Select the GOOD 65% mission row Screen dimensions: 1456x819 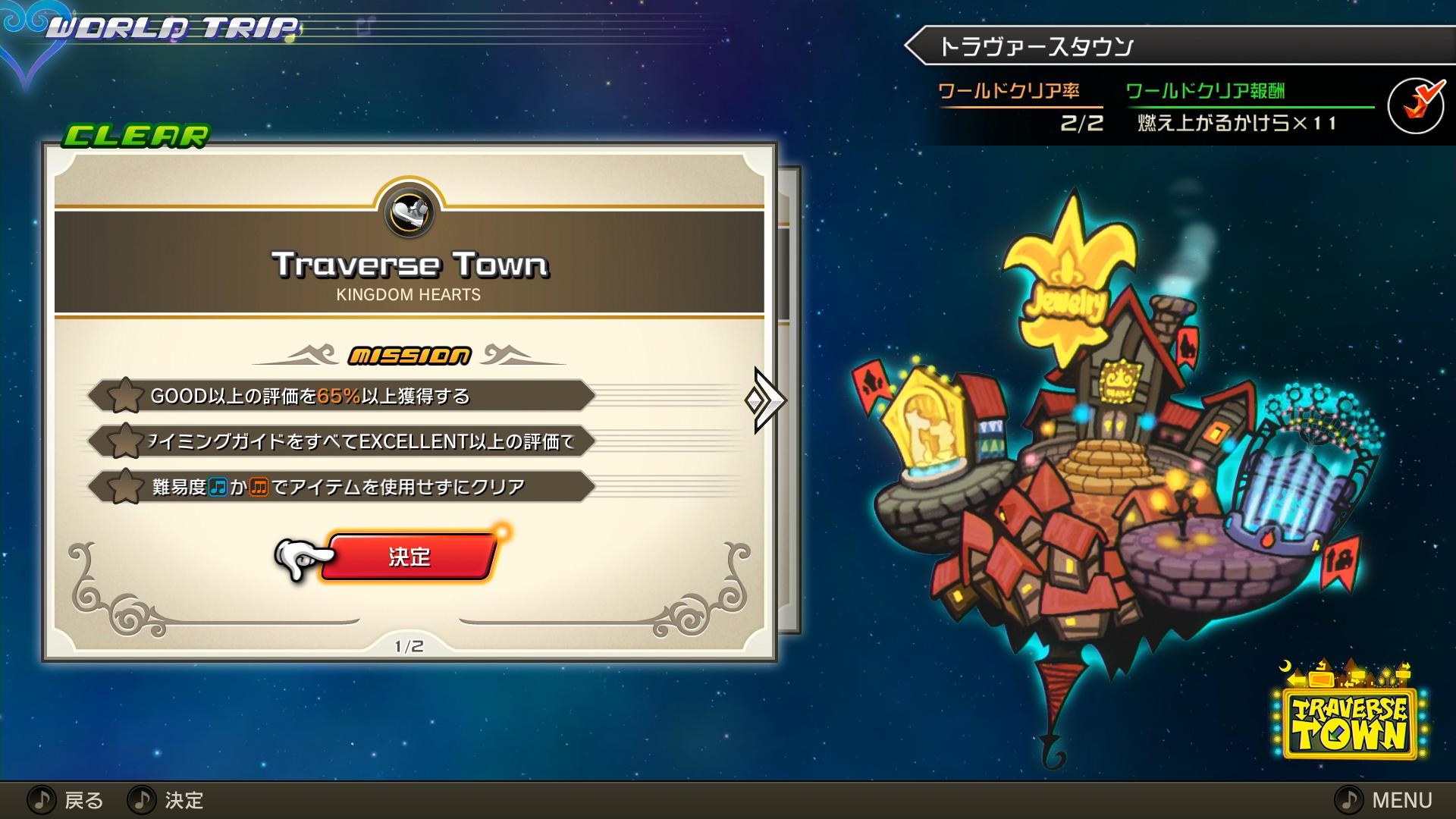(341, 396)
